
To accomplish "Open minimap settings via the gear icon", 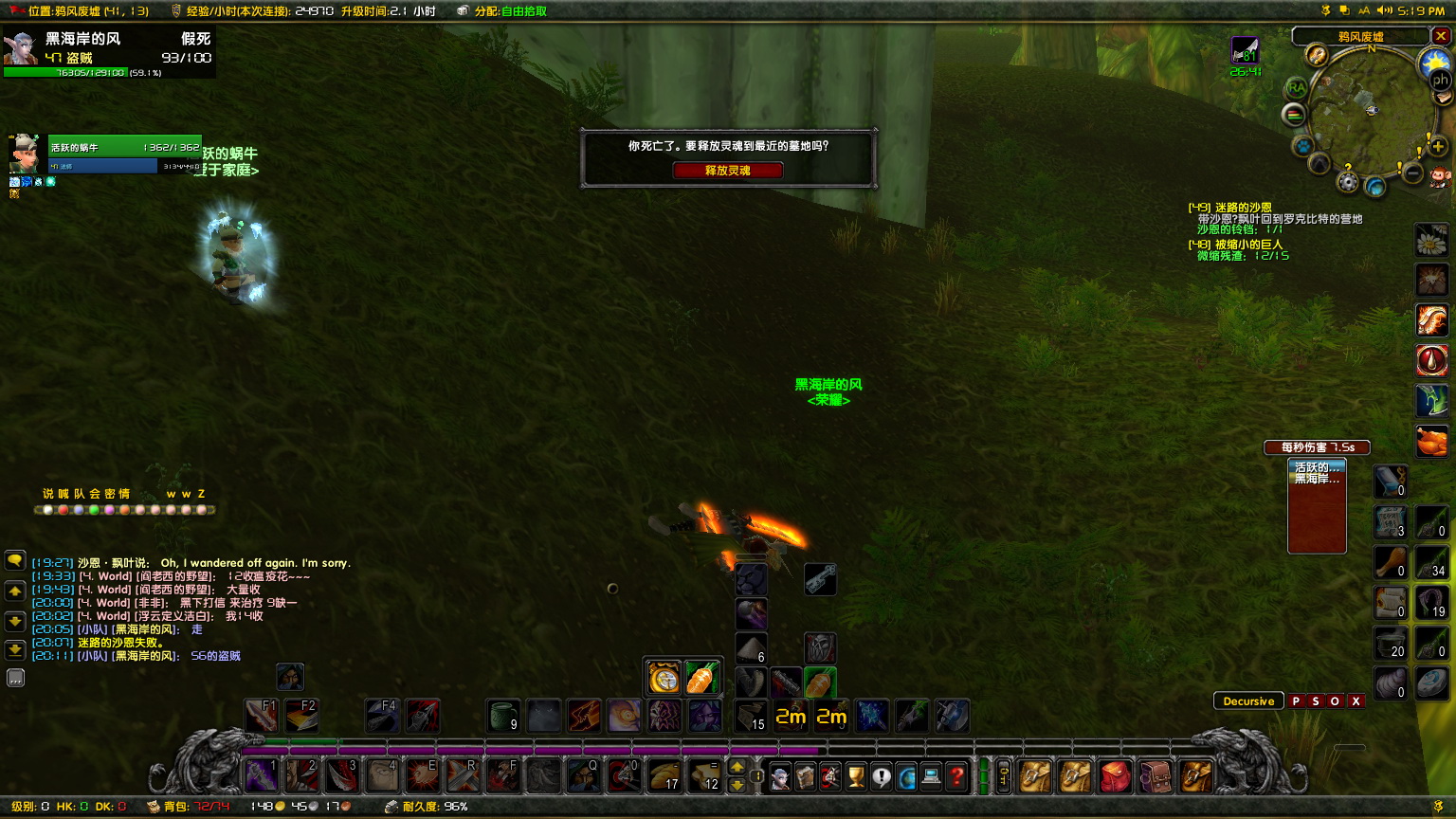I will (1347, 180).
